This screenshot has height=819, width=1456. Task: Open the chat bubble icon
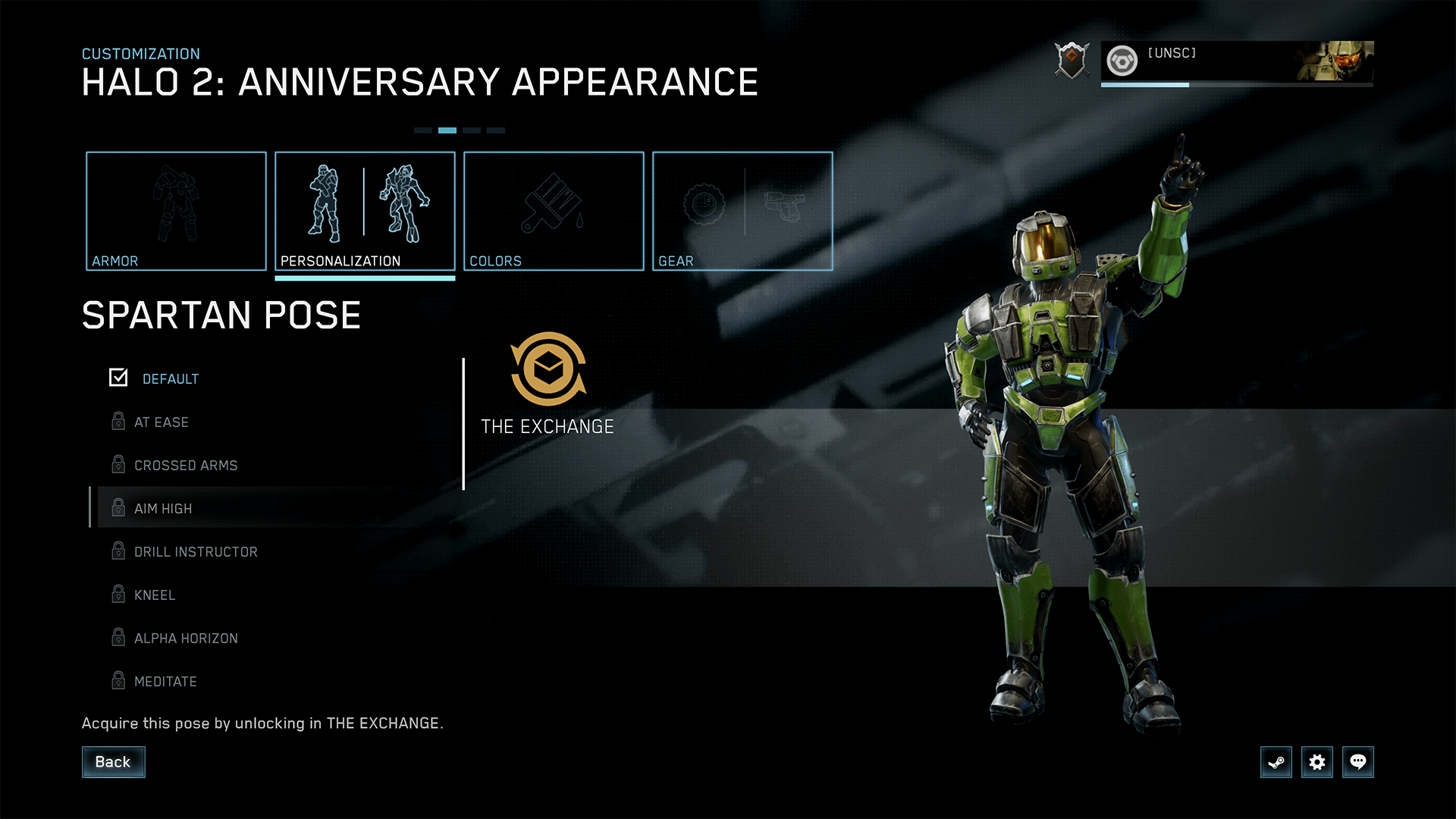[x=1358, y=762]
